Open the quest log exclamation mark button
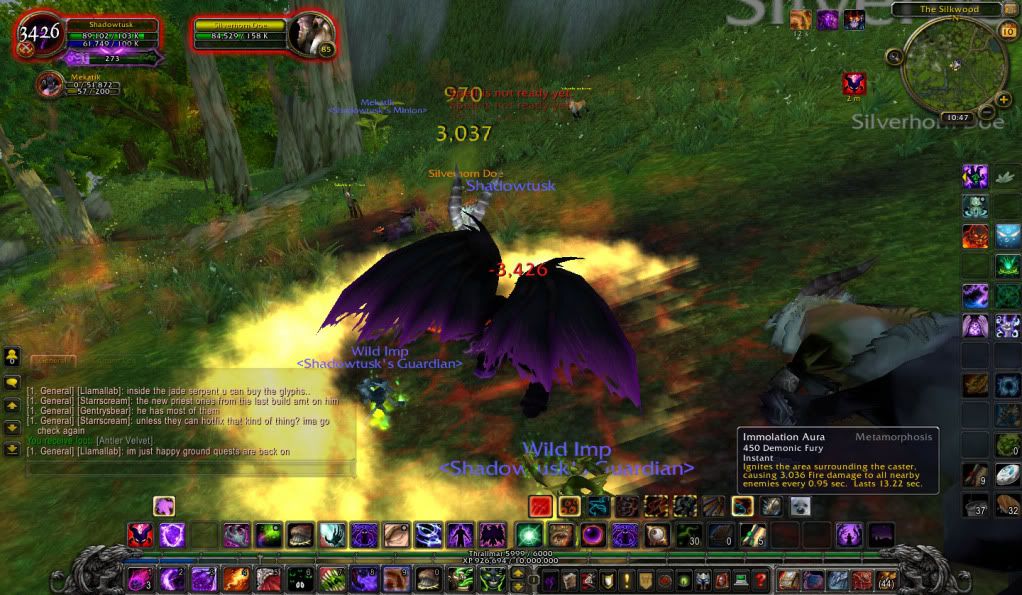The width and height of the screenshot is (1022, 595). pyautogui.click(x=627, y=579)
